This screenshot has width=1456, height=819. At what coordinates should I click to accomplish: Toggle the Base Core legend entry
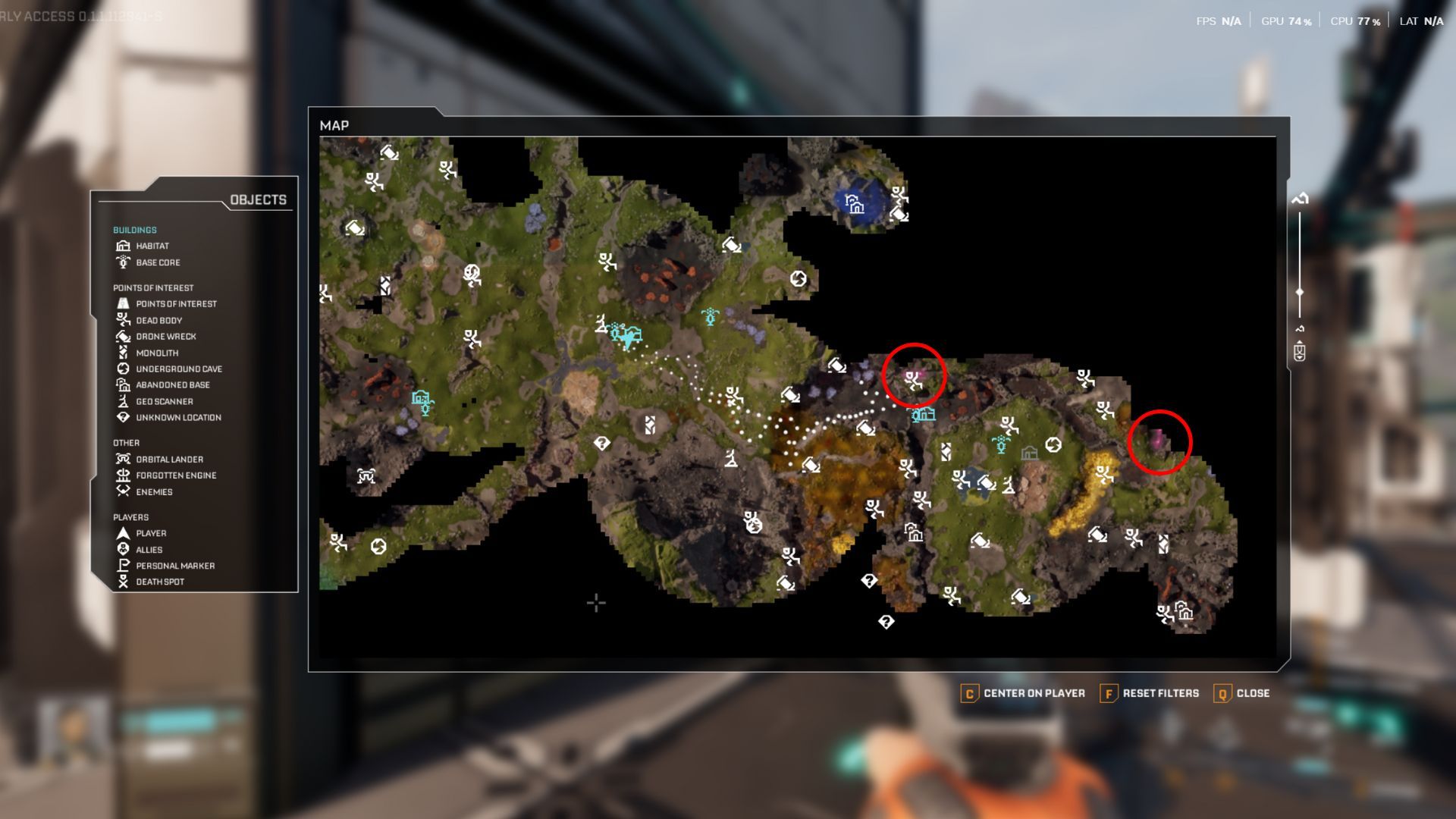tap(157, 262)
